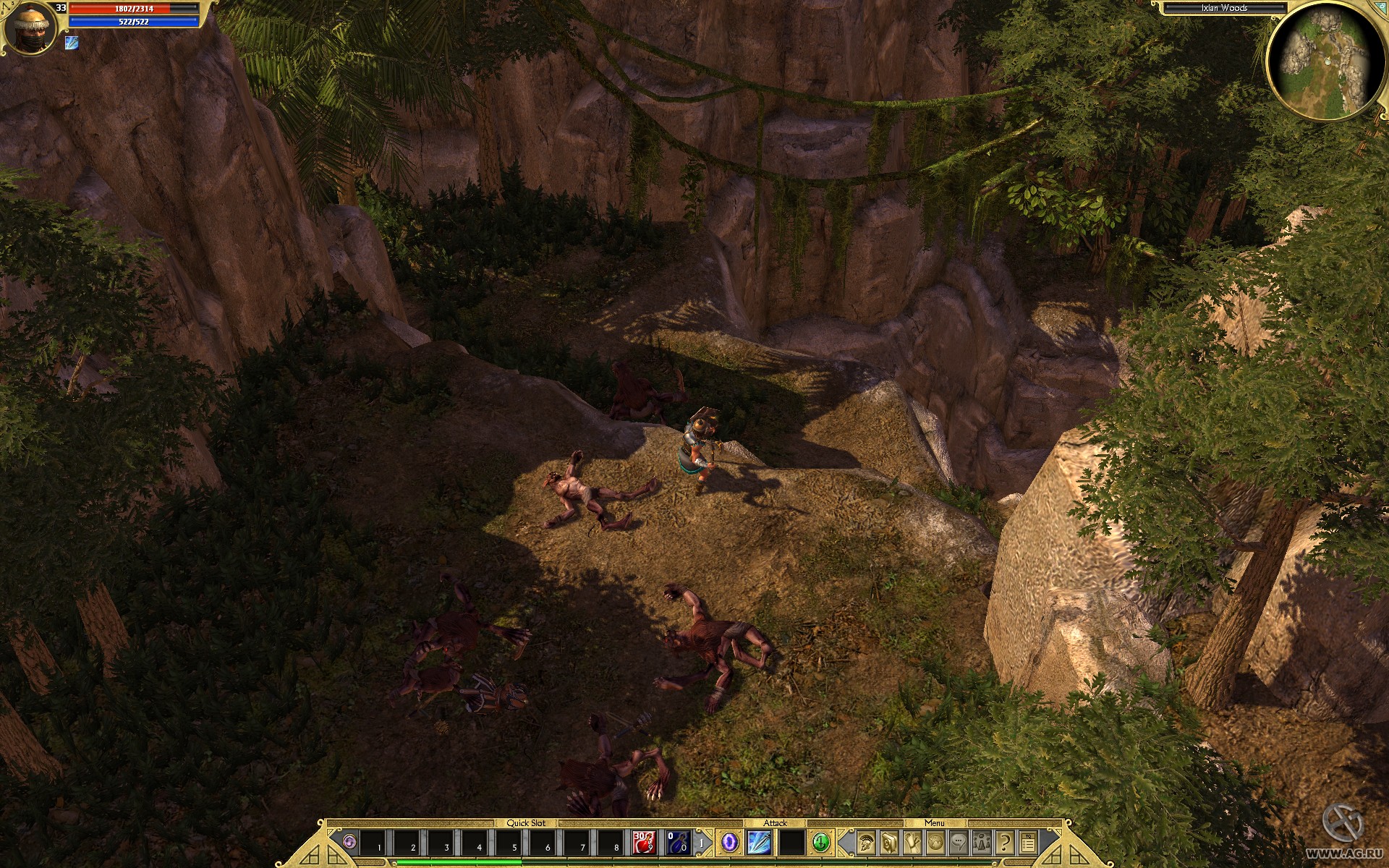This screenshot has width=1389, height=868.
Task: Open the chat speech bubble icon
Action: click(x=959, y=842)
